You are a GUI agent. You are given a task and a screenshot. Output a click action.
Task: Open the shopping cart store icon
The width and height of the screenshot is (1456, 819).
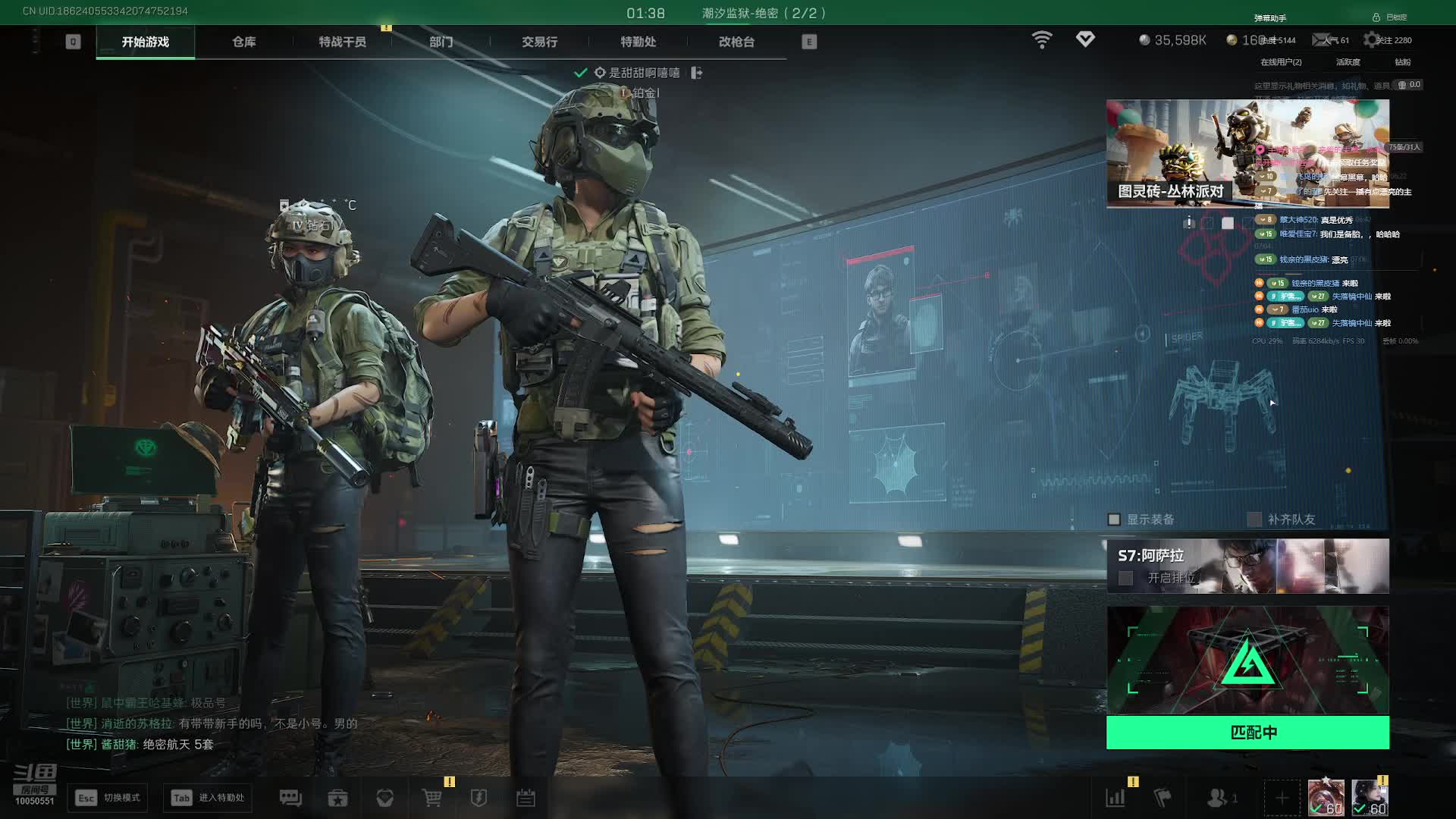pos(431,798)
